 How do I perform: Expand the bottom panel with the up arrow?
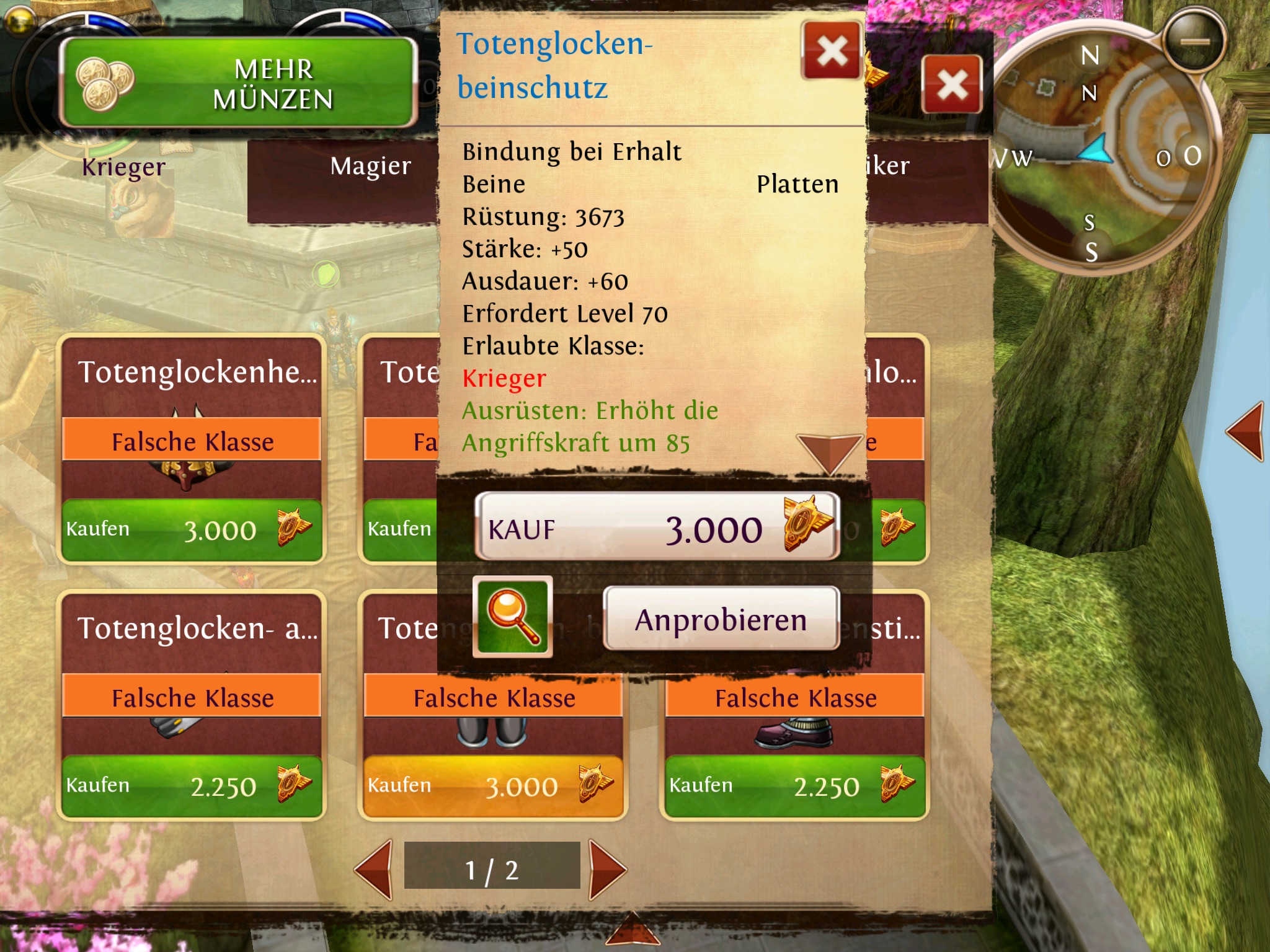tap(633, 930)
